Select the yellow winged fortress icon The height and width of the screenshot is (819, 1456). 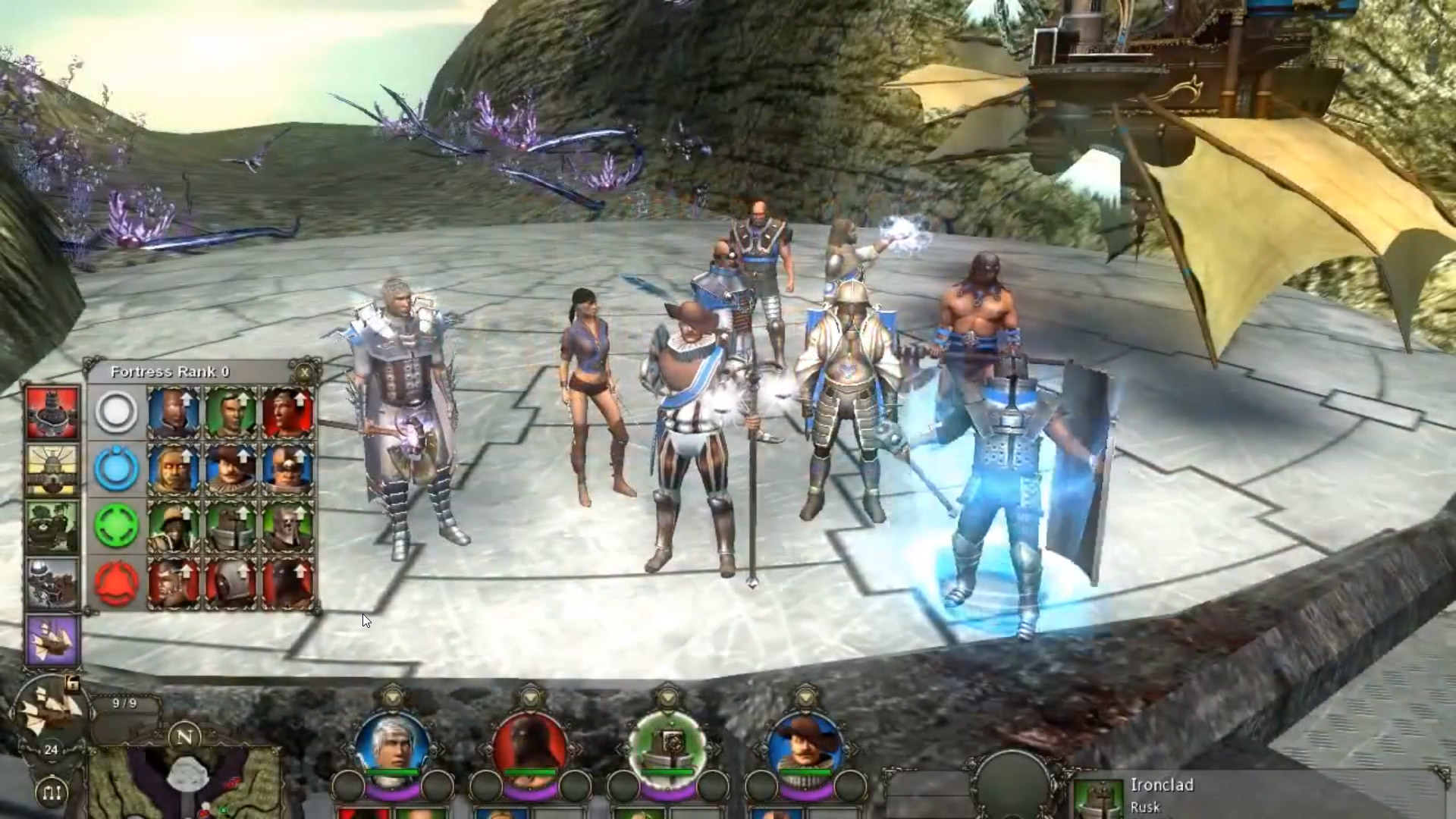52,469
